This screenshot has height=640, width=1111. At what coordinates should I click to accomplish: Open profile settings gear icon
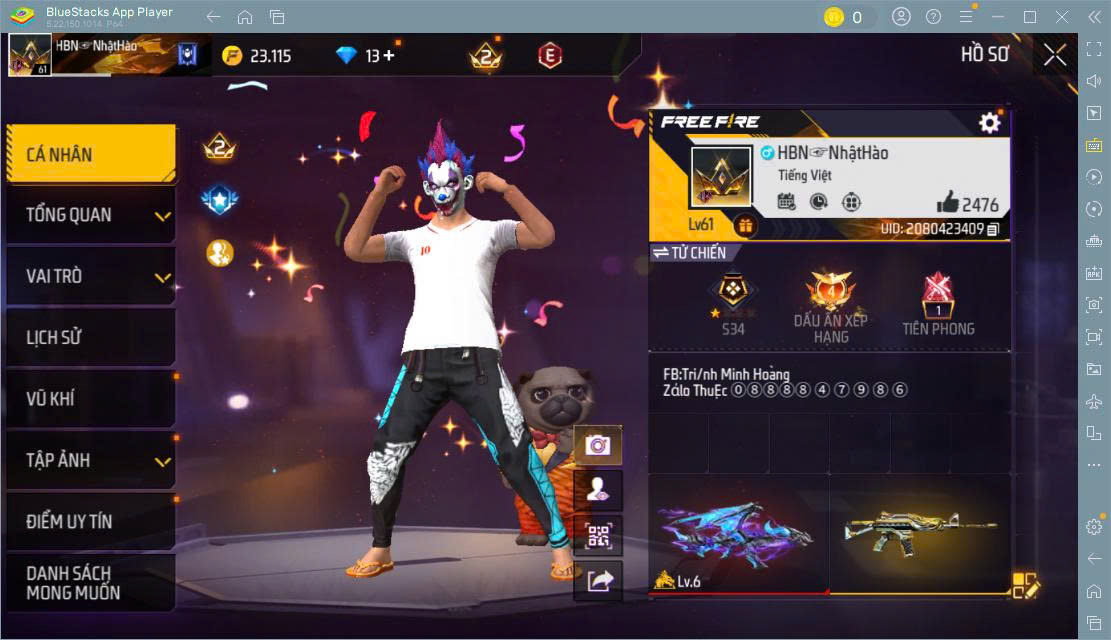[x=989, y=123]
